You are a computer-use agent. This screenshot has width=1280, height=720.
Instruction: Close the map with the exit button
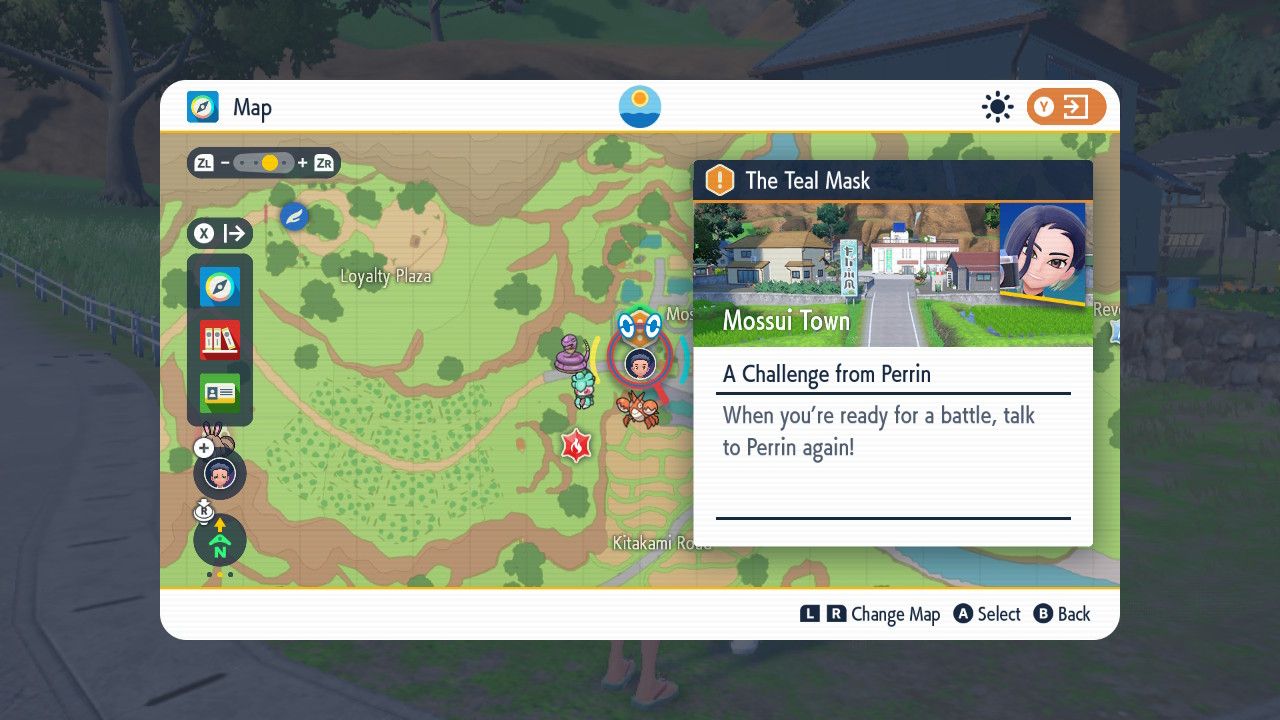pyautogui.click(x=1066, y=107)
